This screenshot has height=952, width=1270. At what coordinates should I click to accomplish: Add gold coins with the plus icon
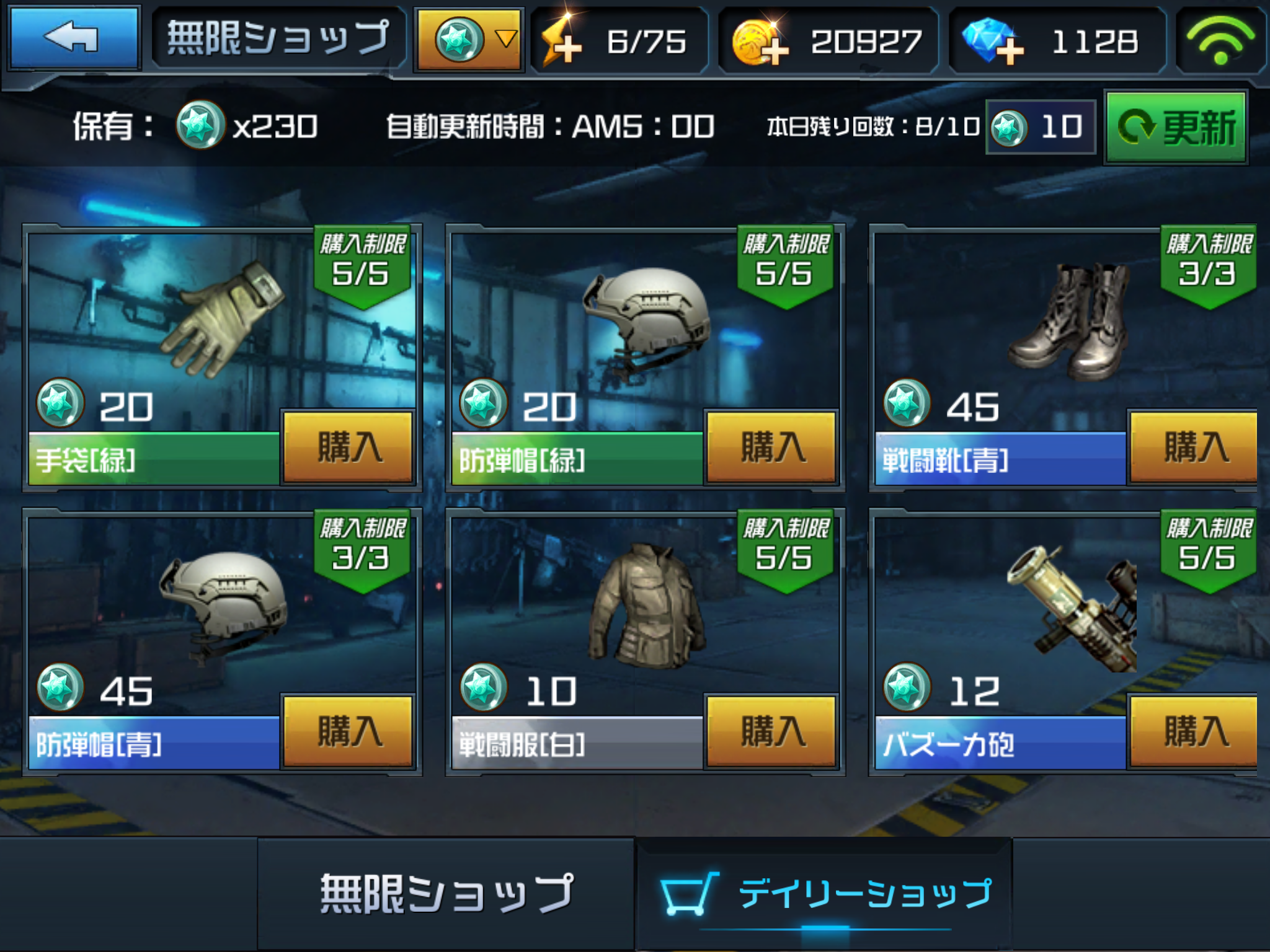[760, 42]
